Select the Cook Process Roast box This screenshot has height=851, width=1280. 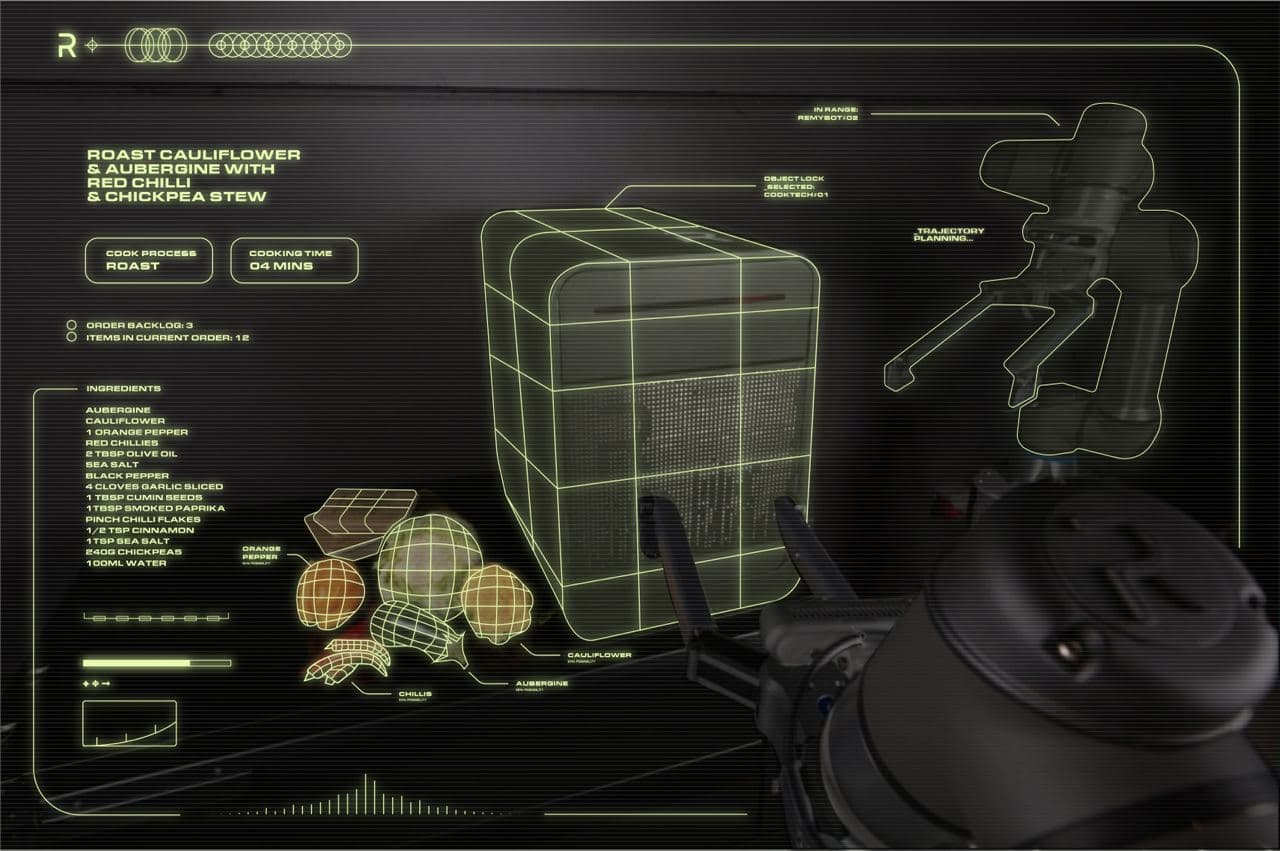click(x=149, y=260)
